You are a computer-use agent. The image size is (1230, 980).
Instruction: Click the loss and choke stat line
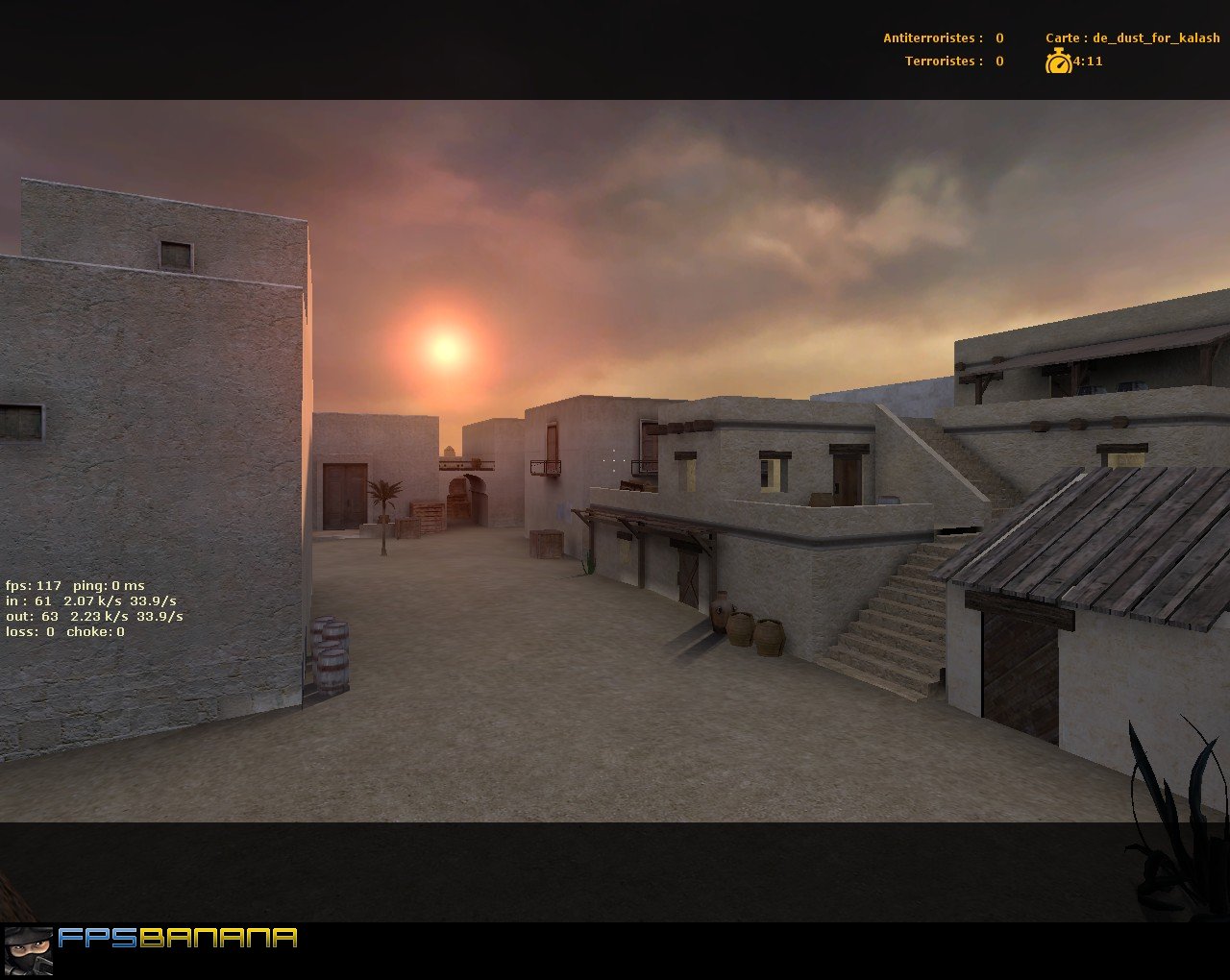[67, 631]
